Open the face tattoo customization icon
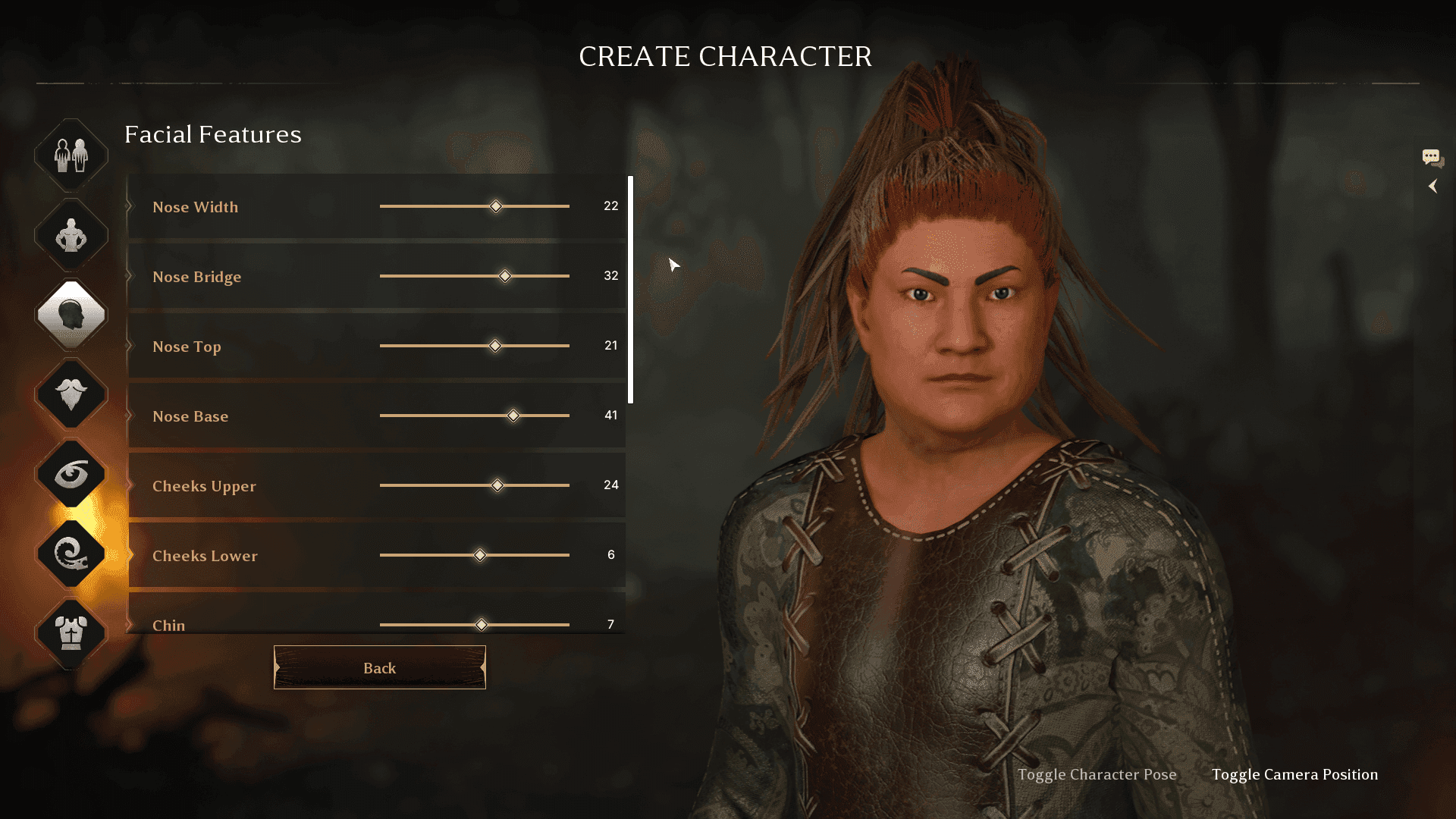 (x=71, y=554)
